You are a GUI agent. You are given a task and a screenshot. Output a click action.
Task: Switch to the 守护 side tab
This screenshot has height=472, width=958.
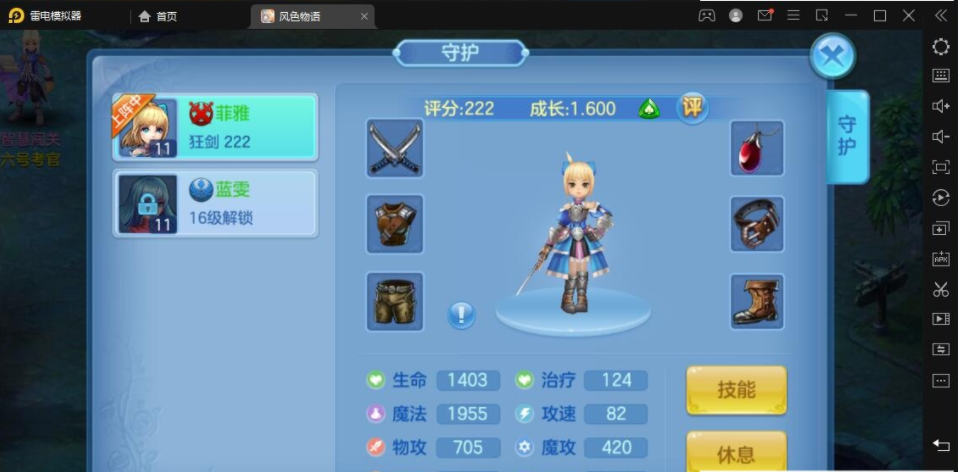click(x=847, y=137)
